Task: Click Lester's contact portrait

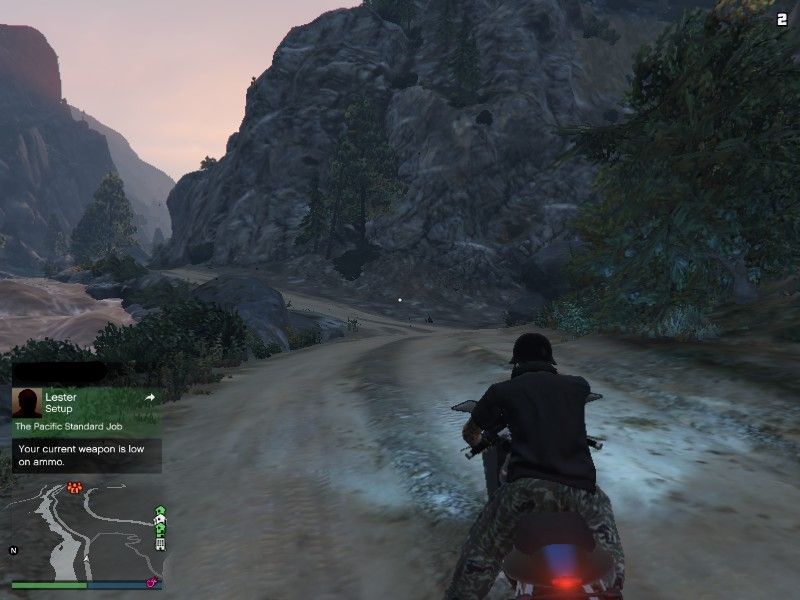Action: click(x=27, y=403)
